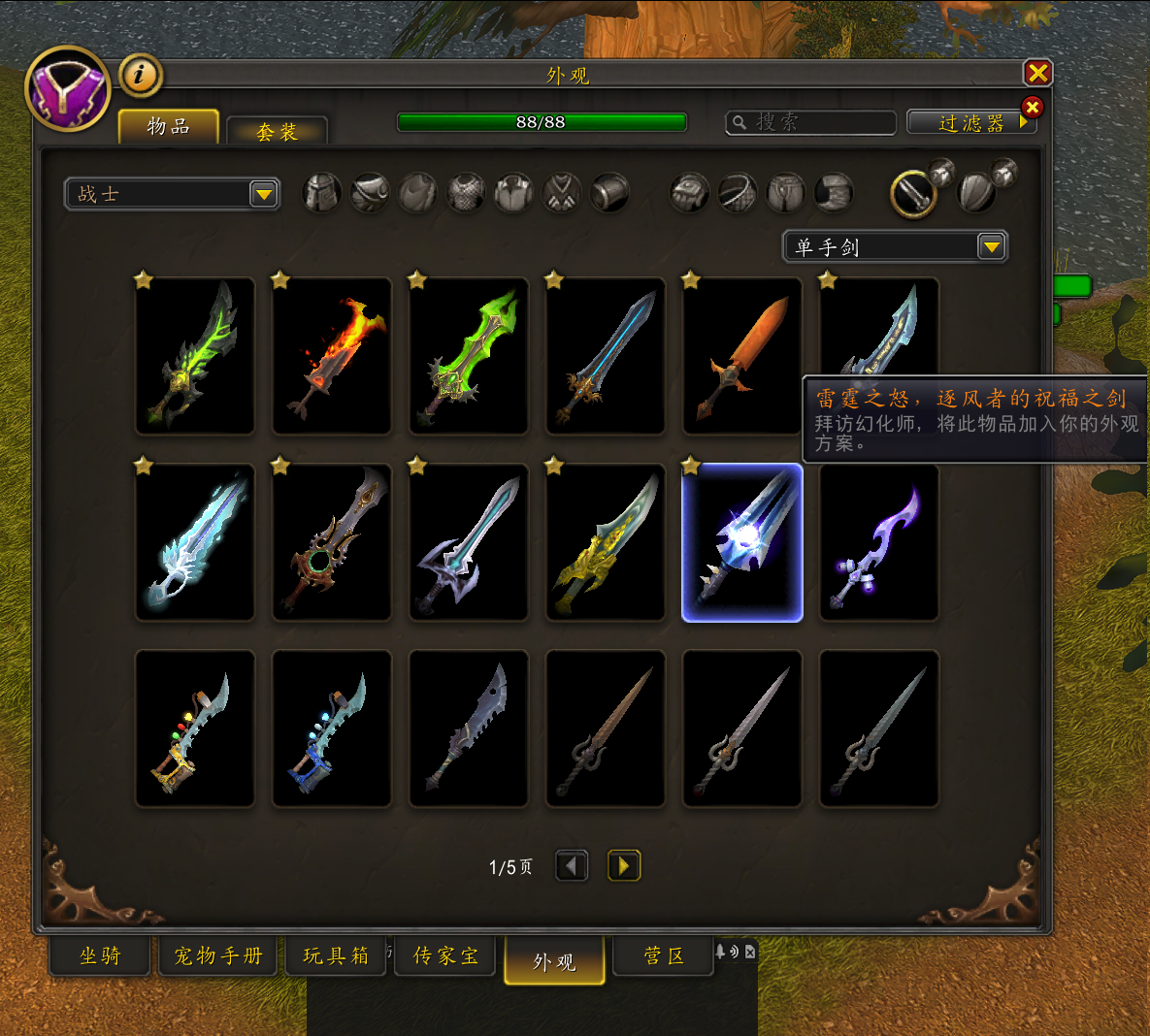Switch to the 玩具箱 toy box tab
This screenshot has width=1150, height=1036.
[x=336, y=955]
